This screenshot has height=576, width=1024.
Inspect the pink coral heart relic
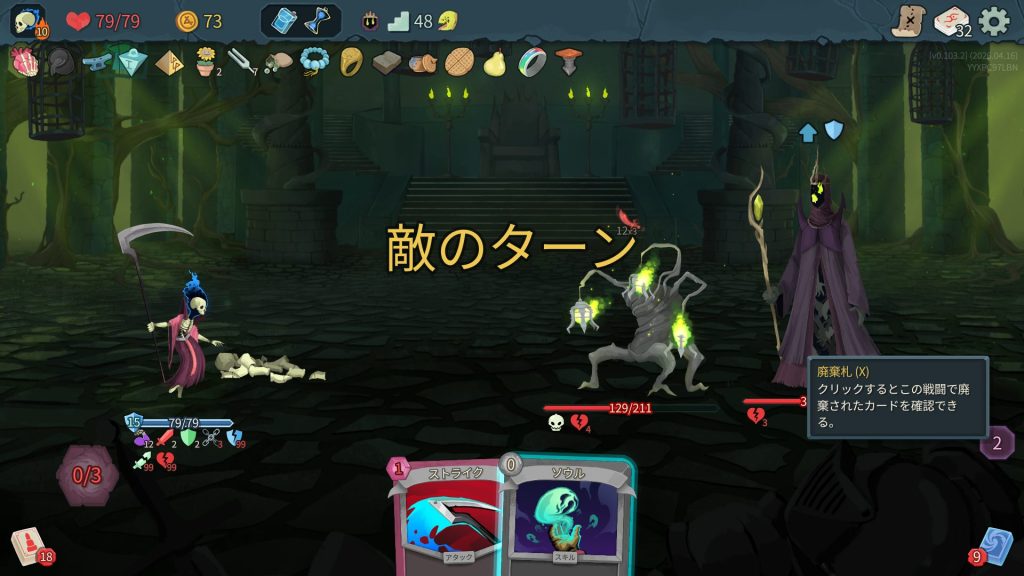click(22, 62)
